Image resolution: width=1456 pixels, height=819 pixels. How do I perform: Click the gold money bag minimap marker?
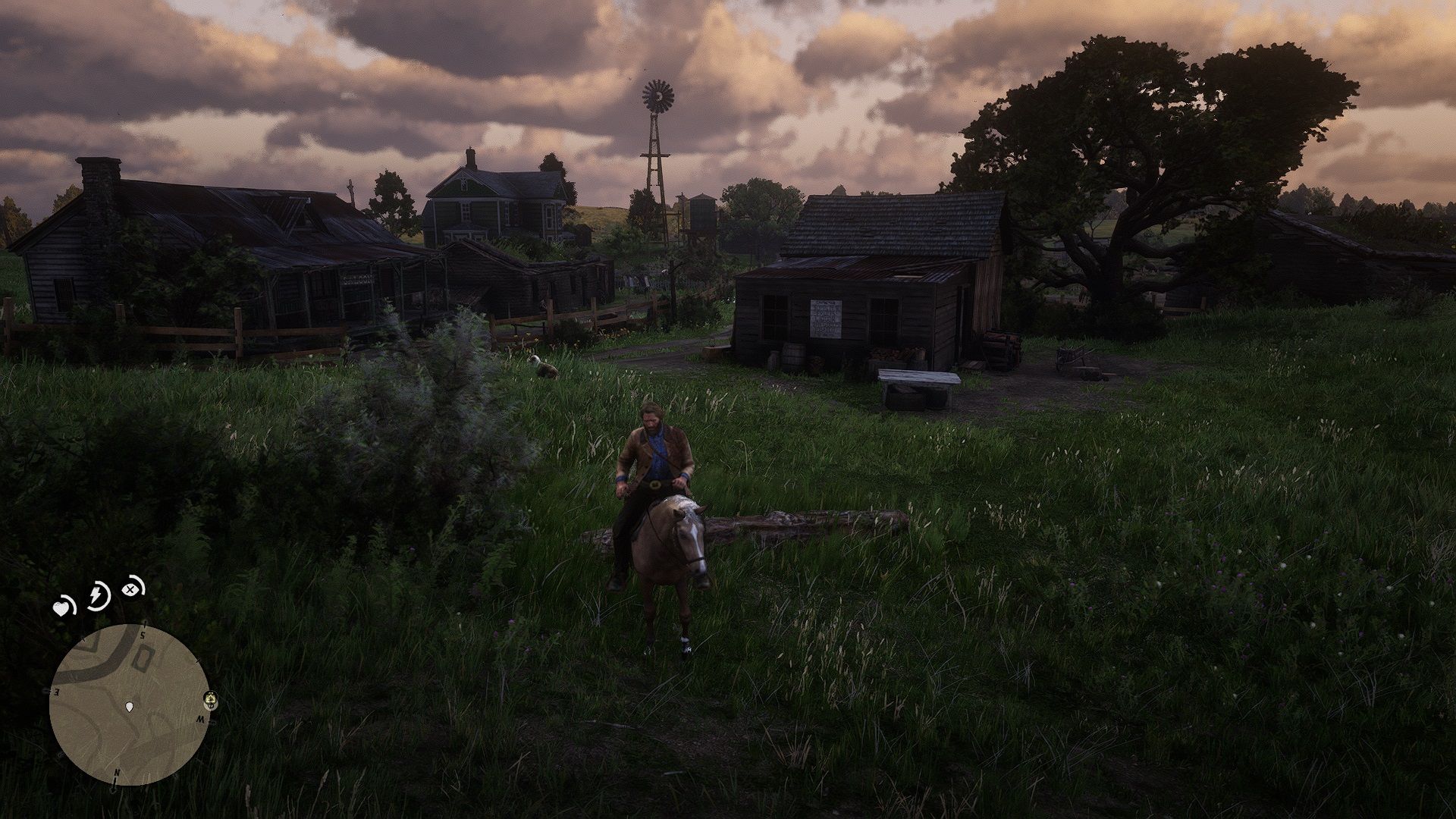pos(210,698)
